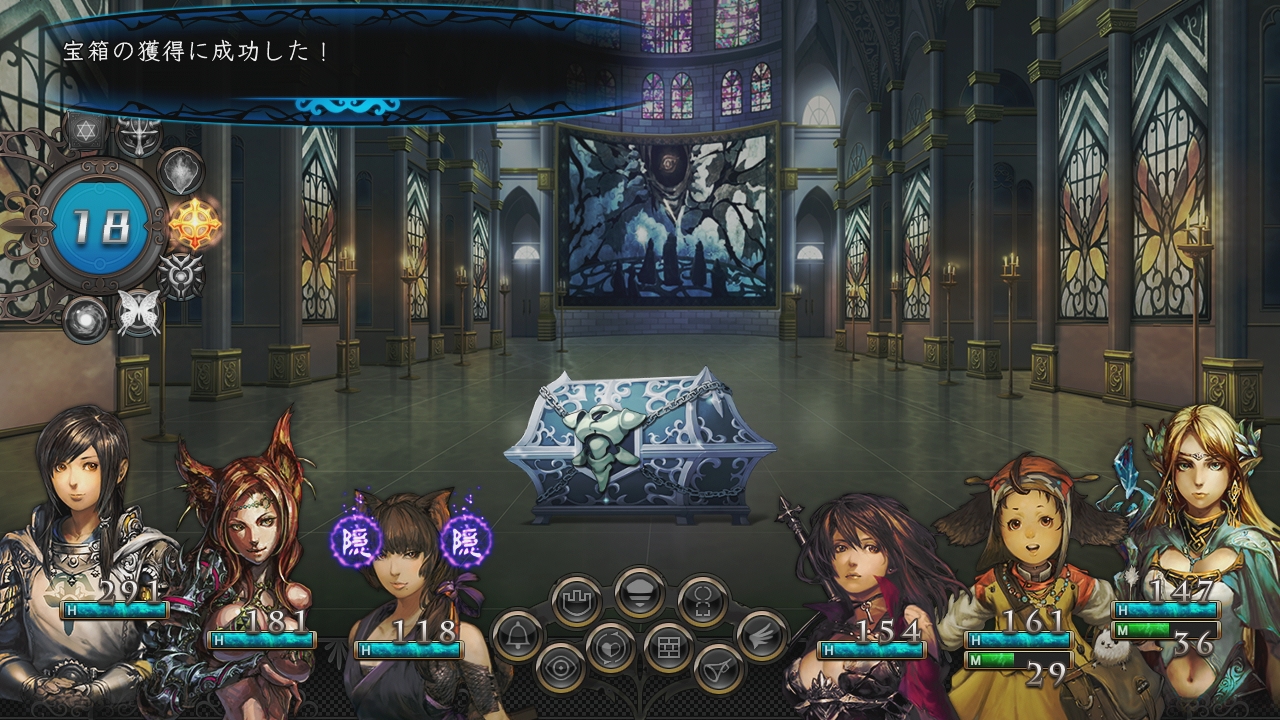This screenshot has width=1280, height=720.
Task: Choose the horn trumpet command icon
Action: [x=718, y=667]
